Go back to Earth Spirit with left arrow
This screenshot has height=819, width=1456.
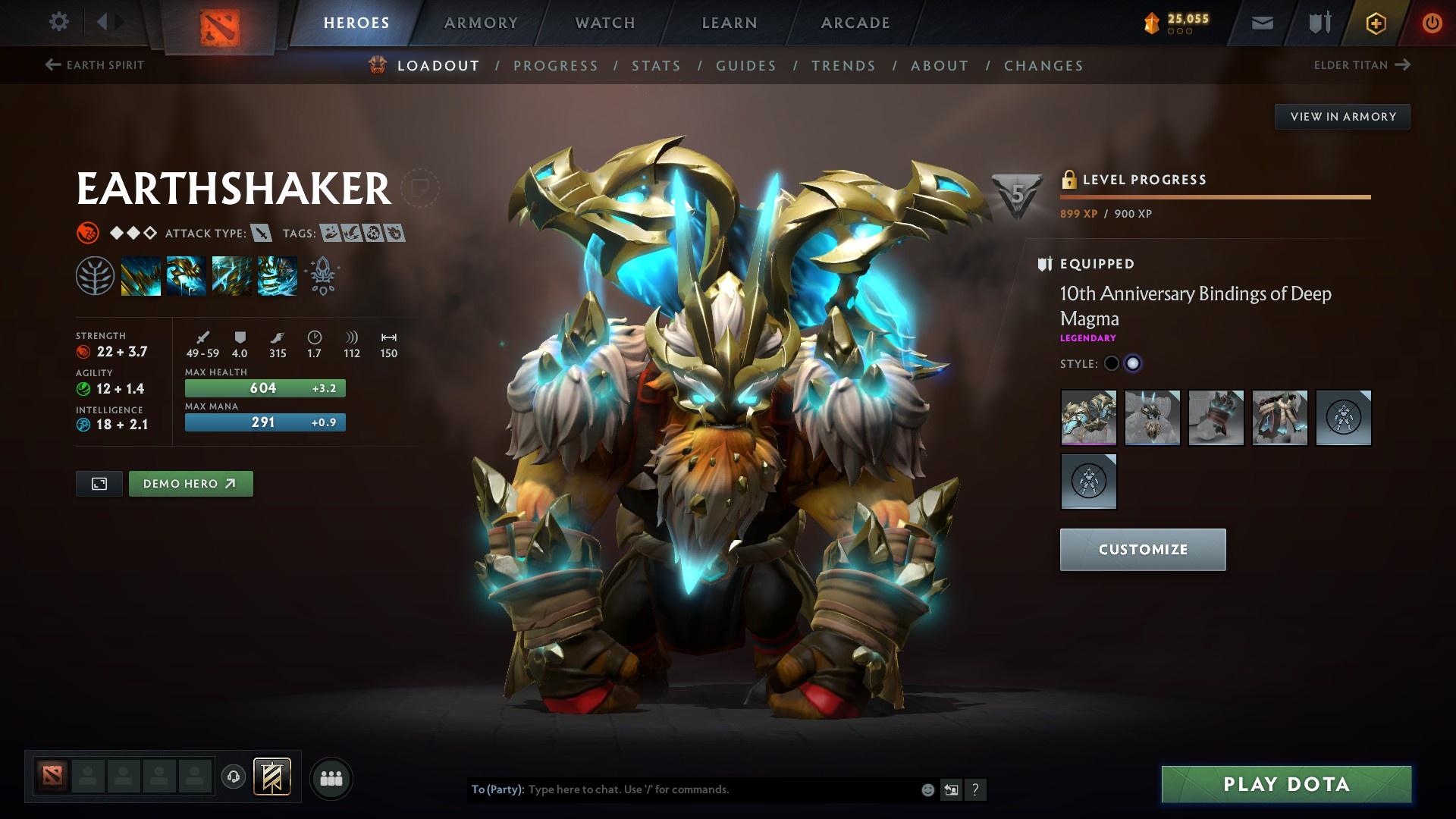pyautogui.click(x=52, y=65)
